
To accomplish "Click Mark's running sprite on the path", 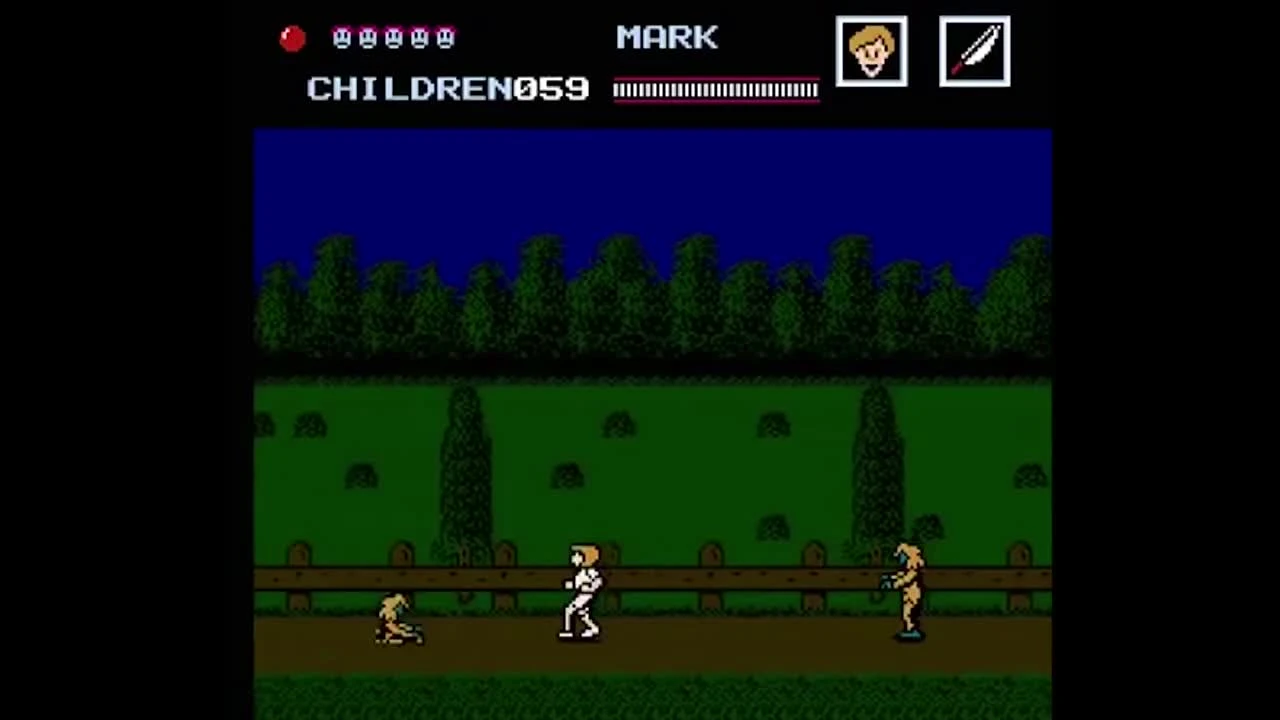I will tap(582, 590).
